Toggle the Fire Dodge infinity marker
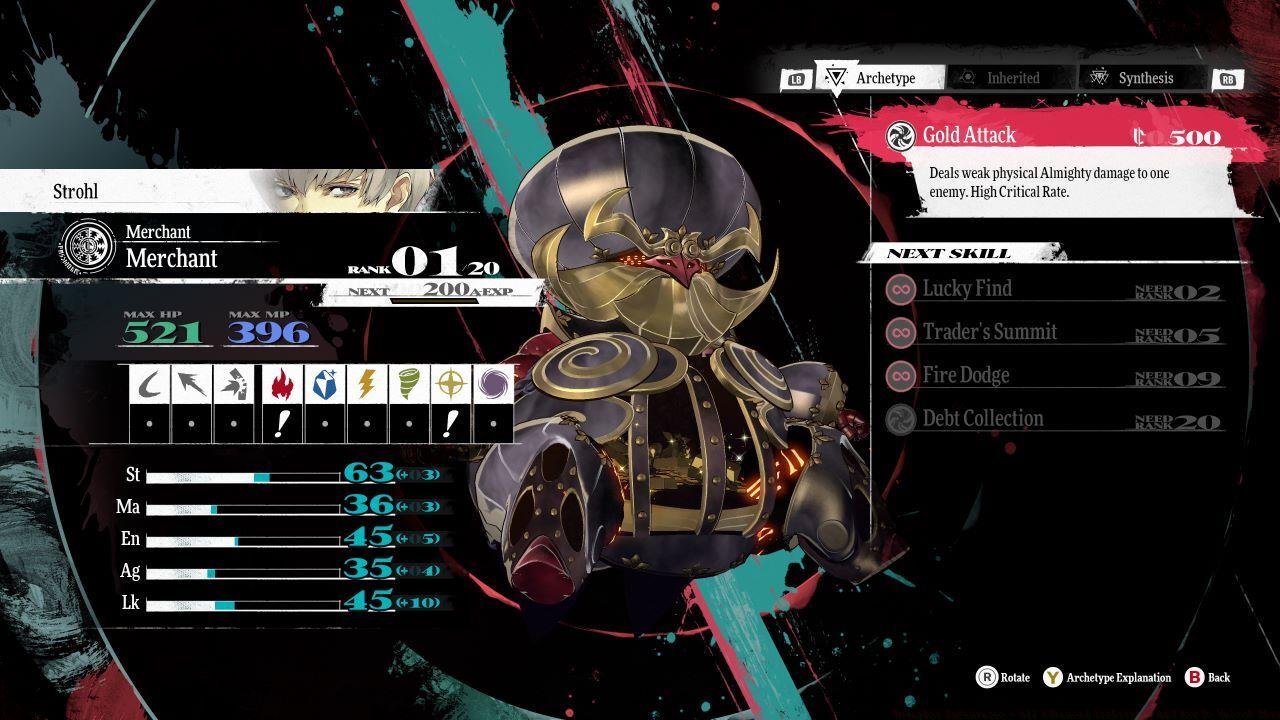Screen dimensions: 1280x720 coord(901,375)
